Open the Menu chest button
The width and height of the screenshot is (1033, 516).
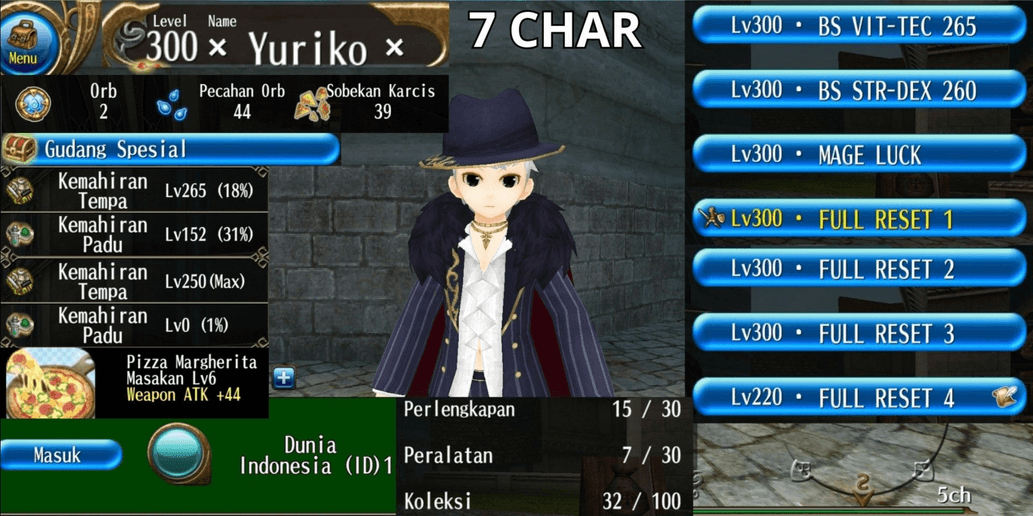[x=23, y=40]
